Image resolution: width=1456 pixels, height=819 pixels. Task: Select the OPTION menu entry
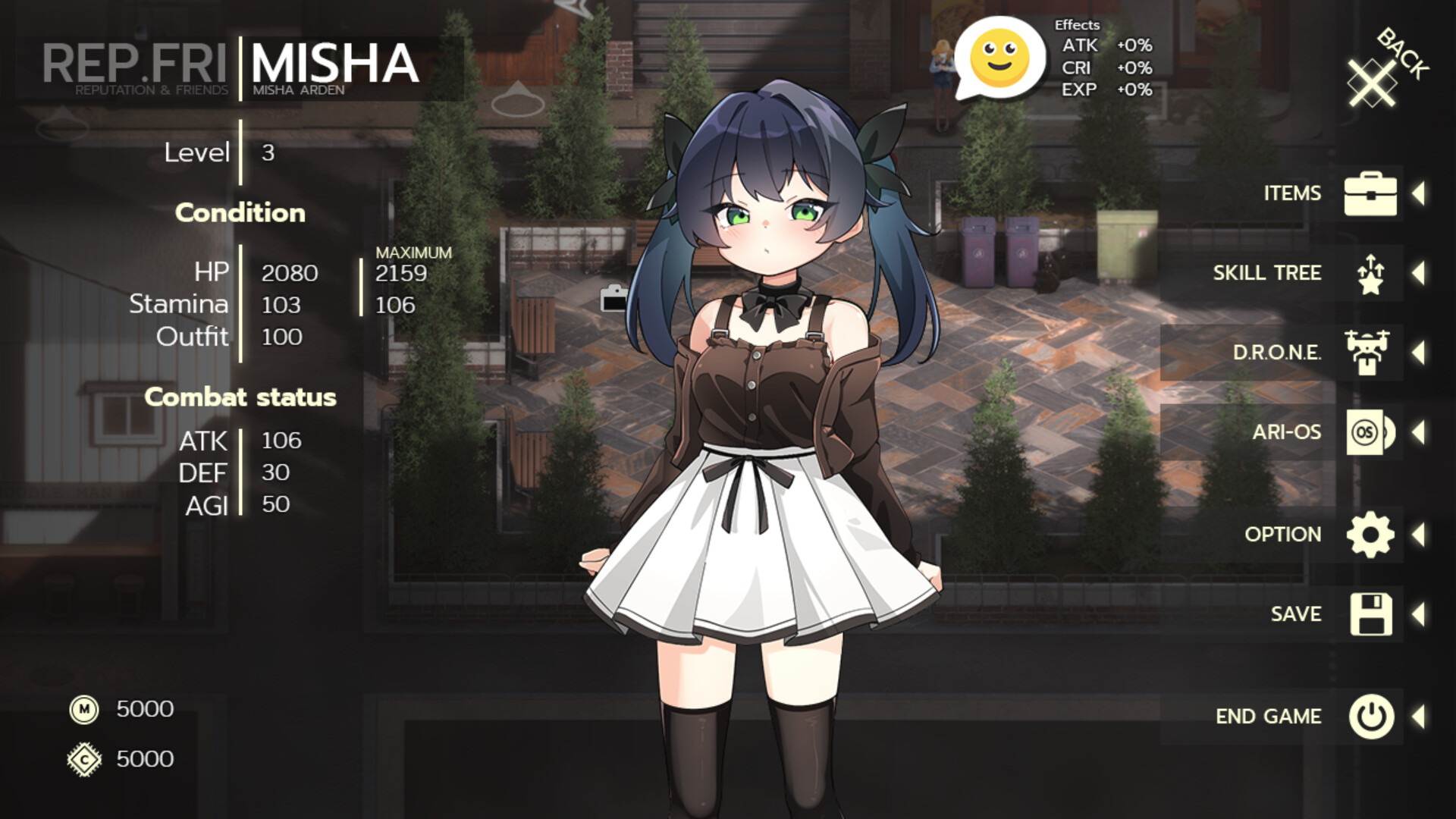click(1283, 534)
